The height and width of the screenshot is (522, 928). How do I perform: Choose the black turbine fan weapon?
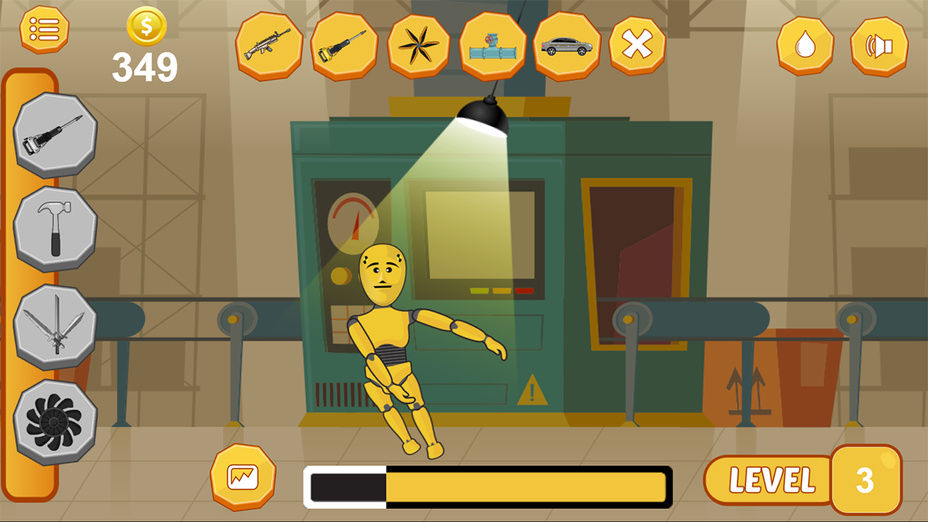[x=55, y=421]
